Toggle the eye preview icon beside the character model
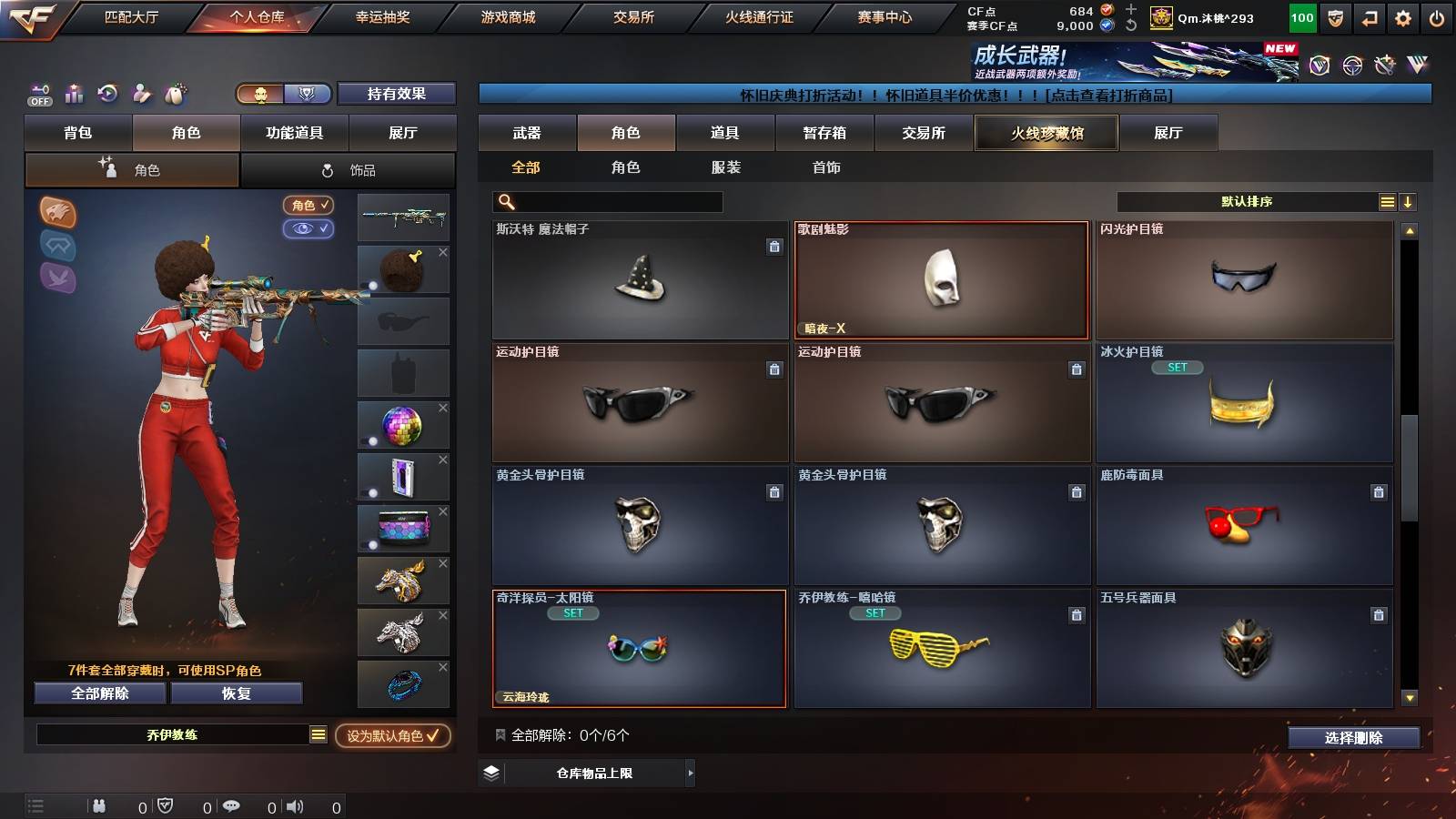The image size is (1456, 819). 308,229
